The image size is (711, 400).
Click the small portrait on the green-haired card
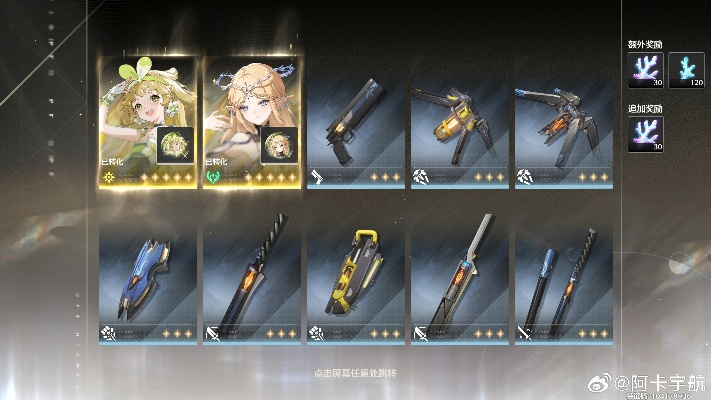175,146
